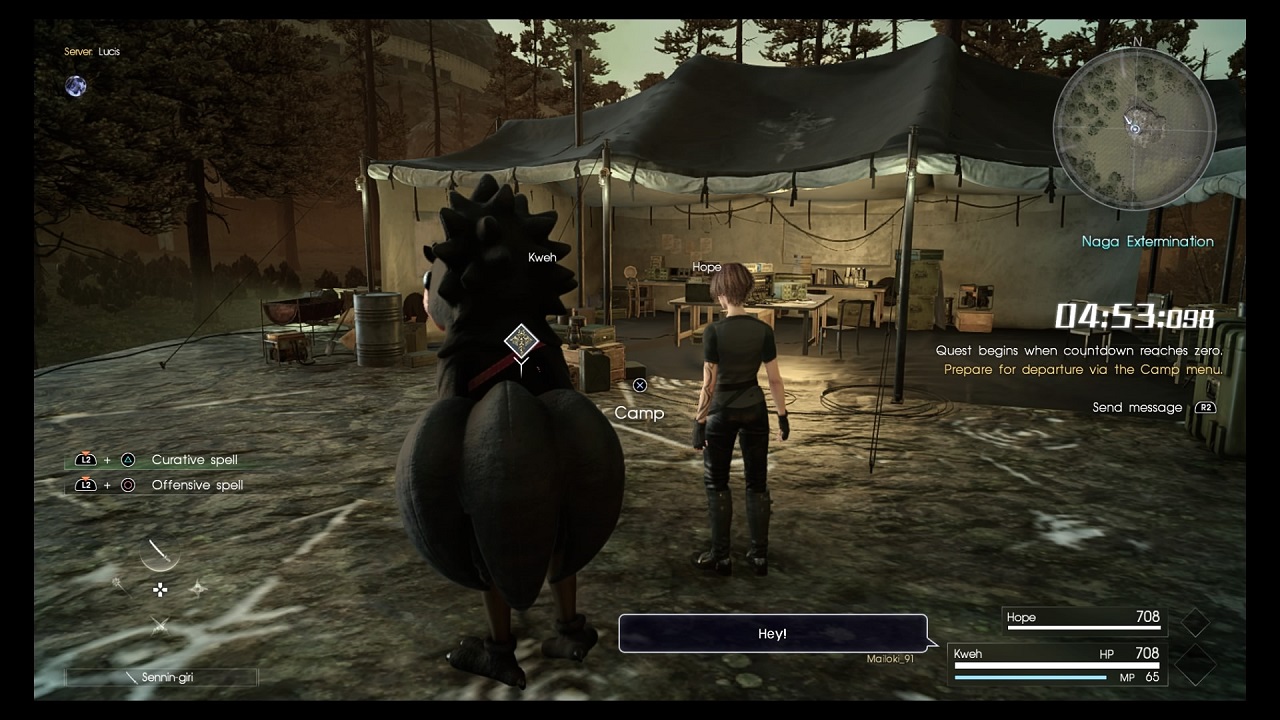Choose the Curative spell option

pos(194,460)
